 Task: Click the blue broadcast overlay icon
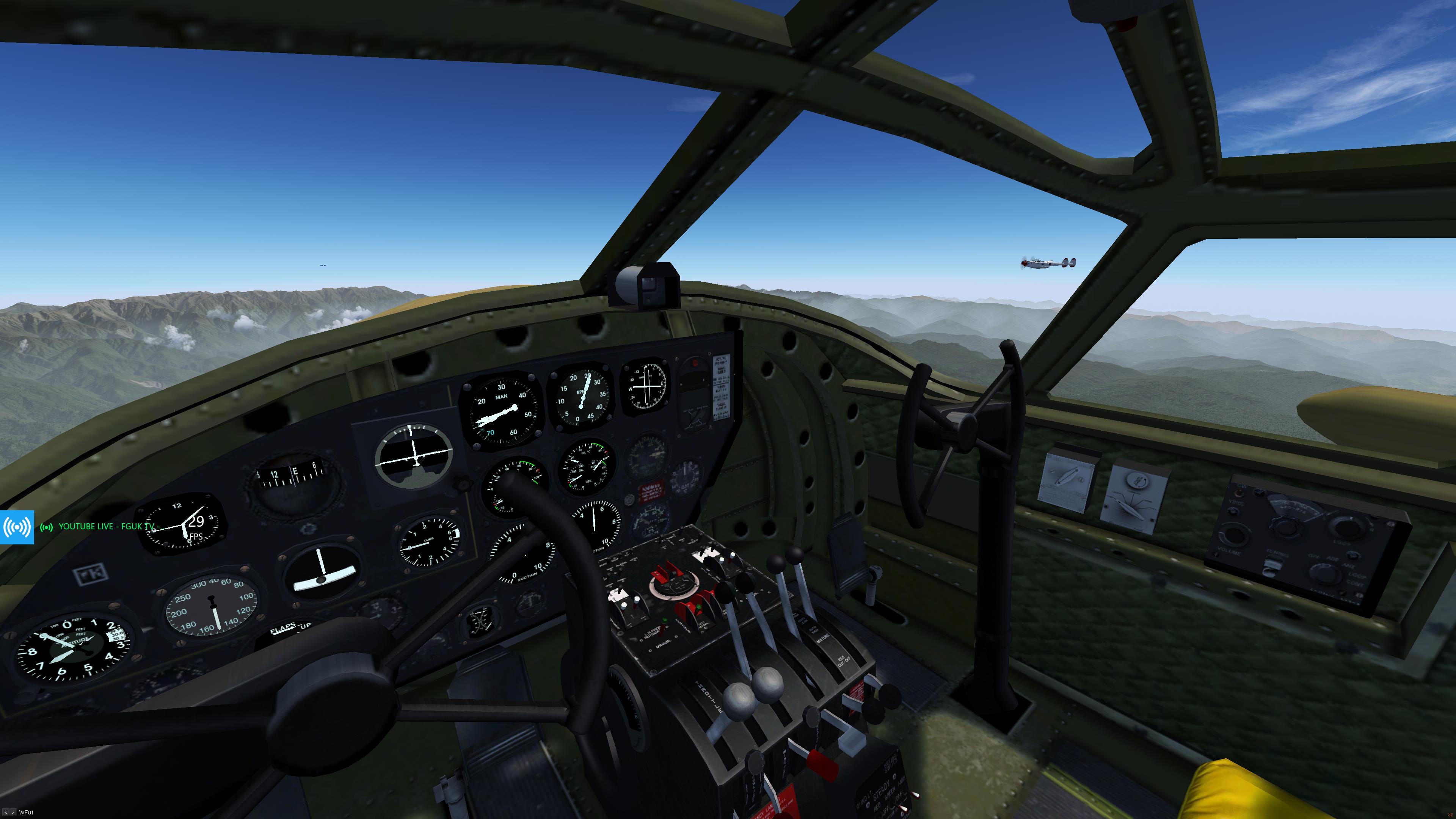tap(17, 527)
